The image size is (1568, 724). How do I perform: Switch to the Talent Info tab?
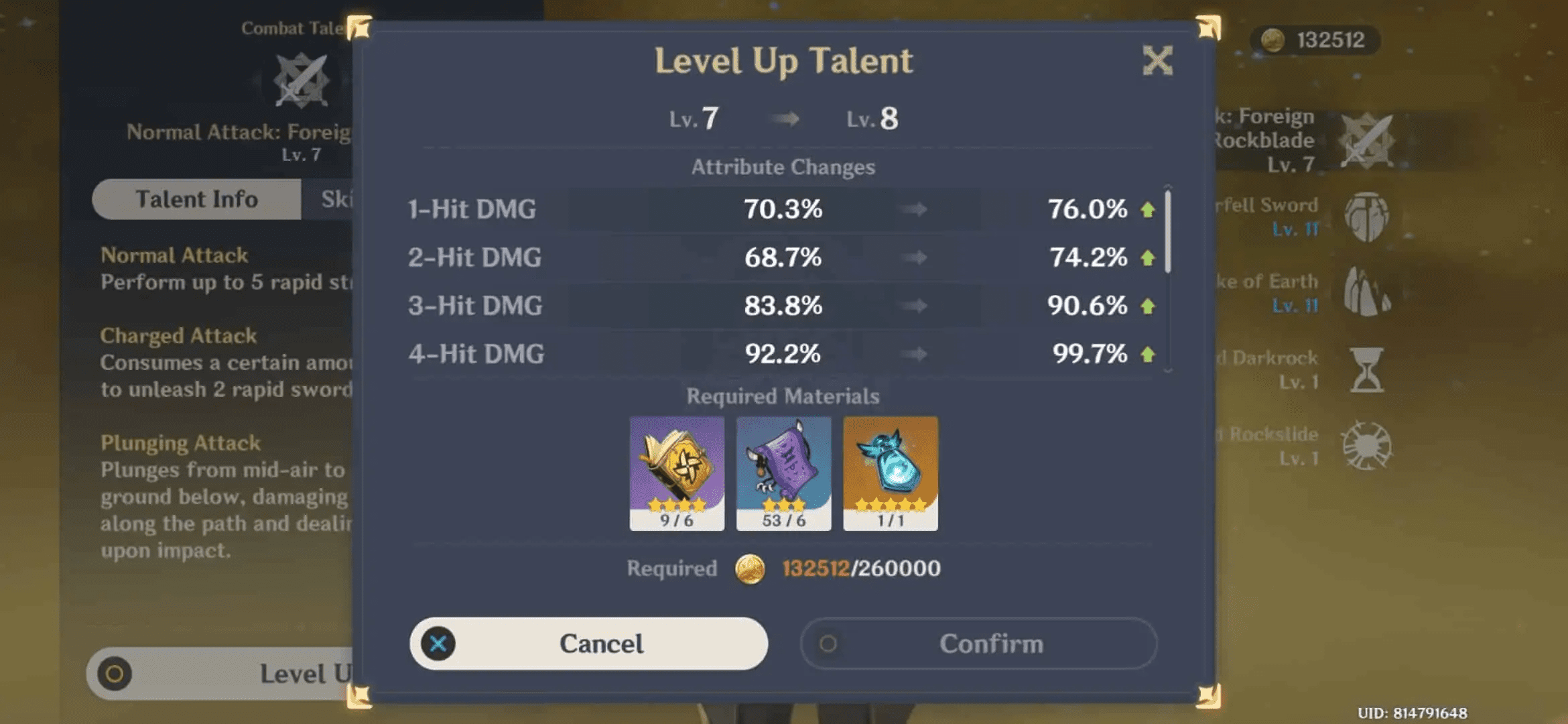[196, 198]
